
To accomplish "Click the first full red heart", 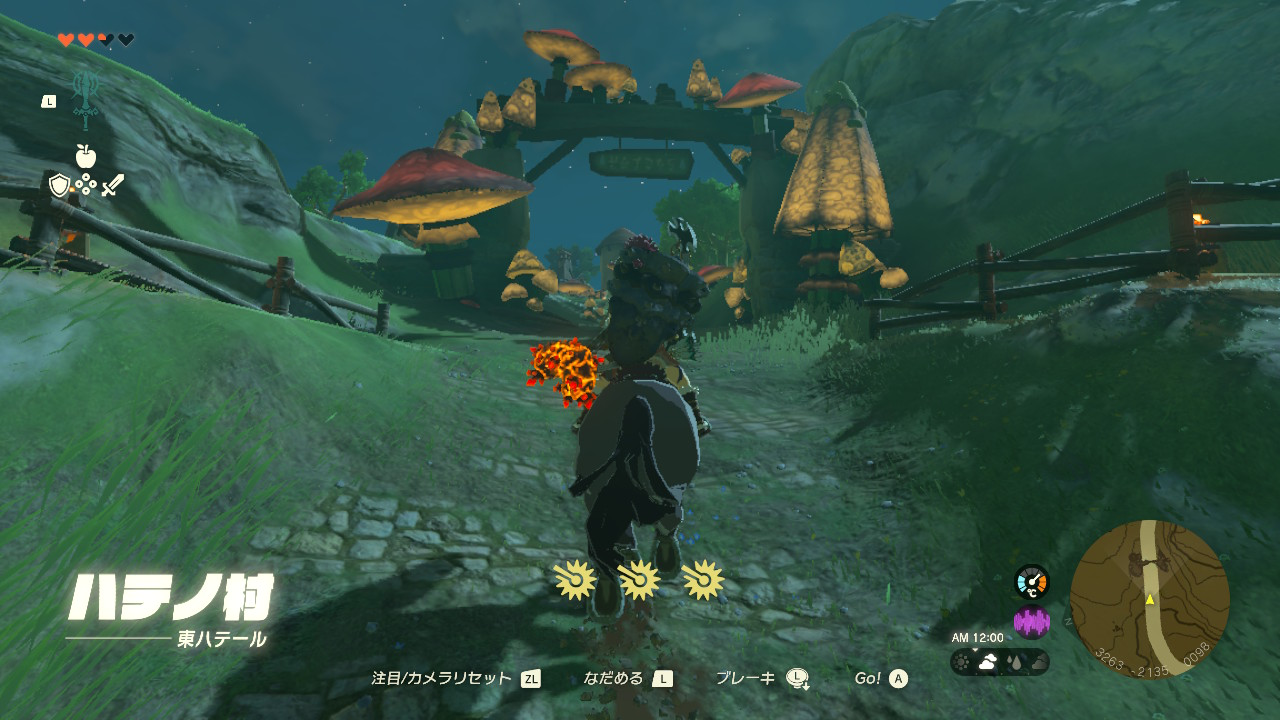I will [x=66, y=39].
